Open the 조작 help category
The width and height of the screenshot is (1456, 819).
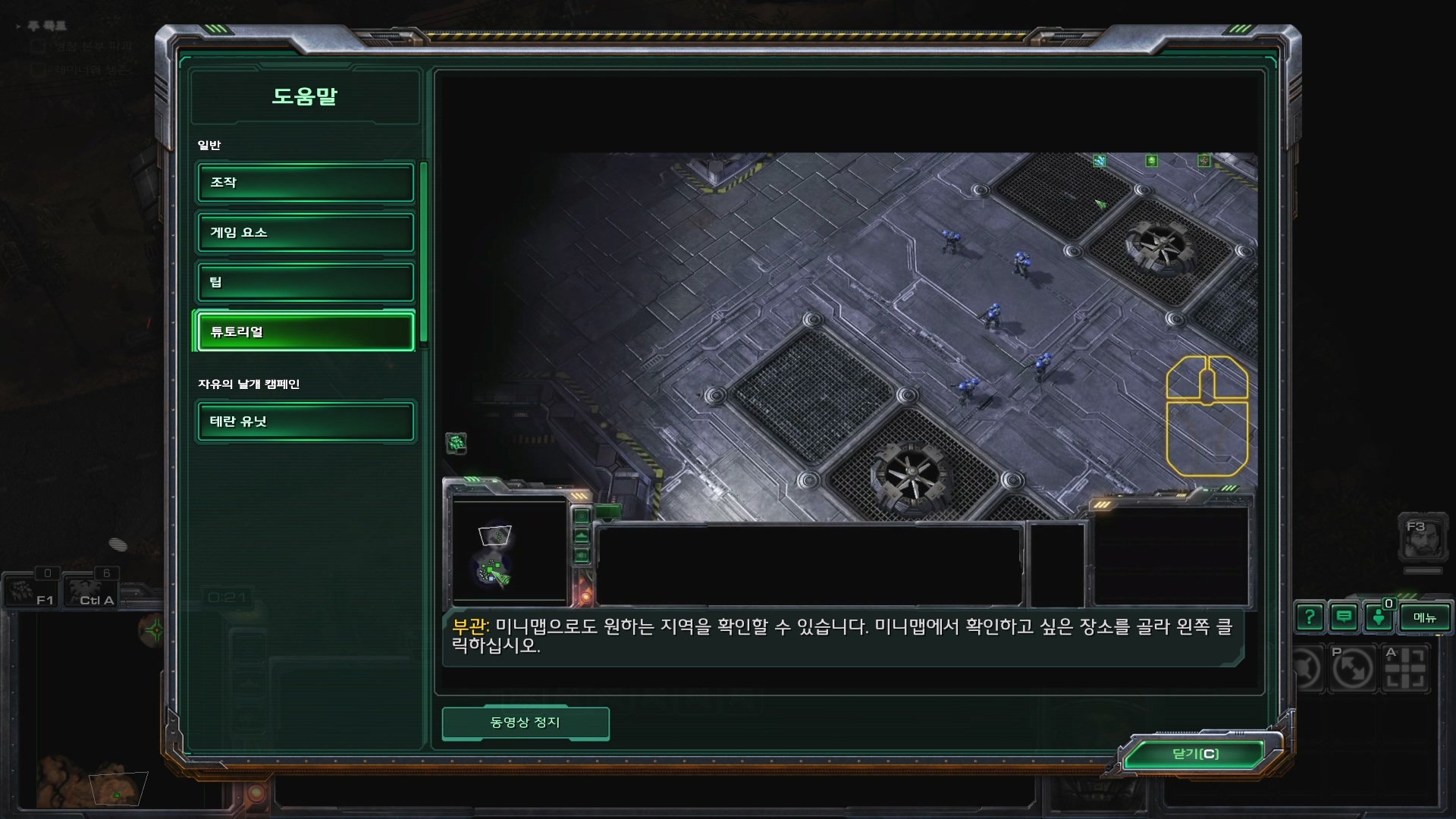click(x=306, y=183)
